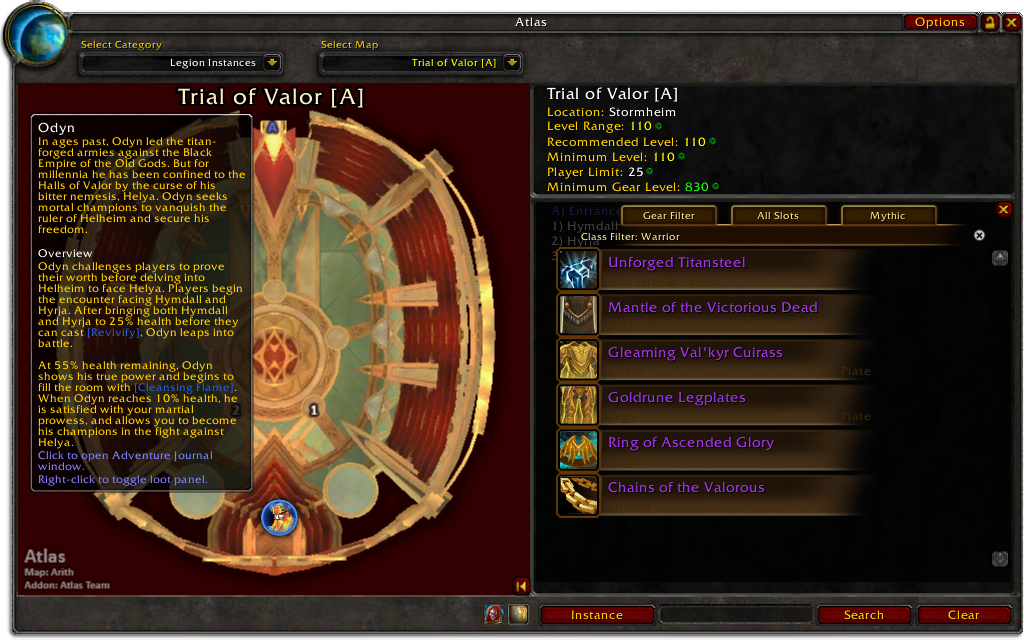Select Mantle of the Victorious Dead
This screenshot has width=1024, height=640.
point(712,308)
